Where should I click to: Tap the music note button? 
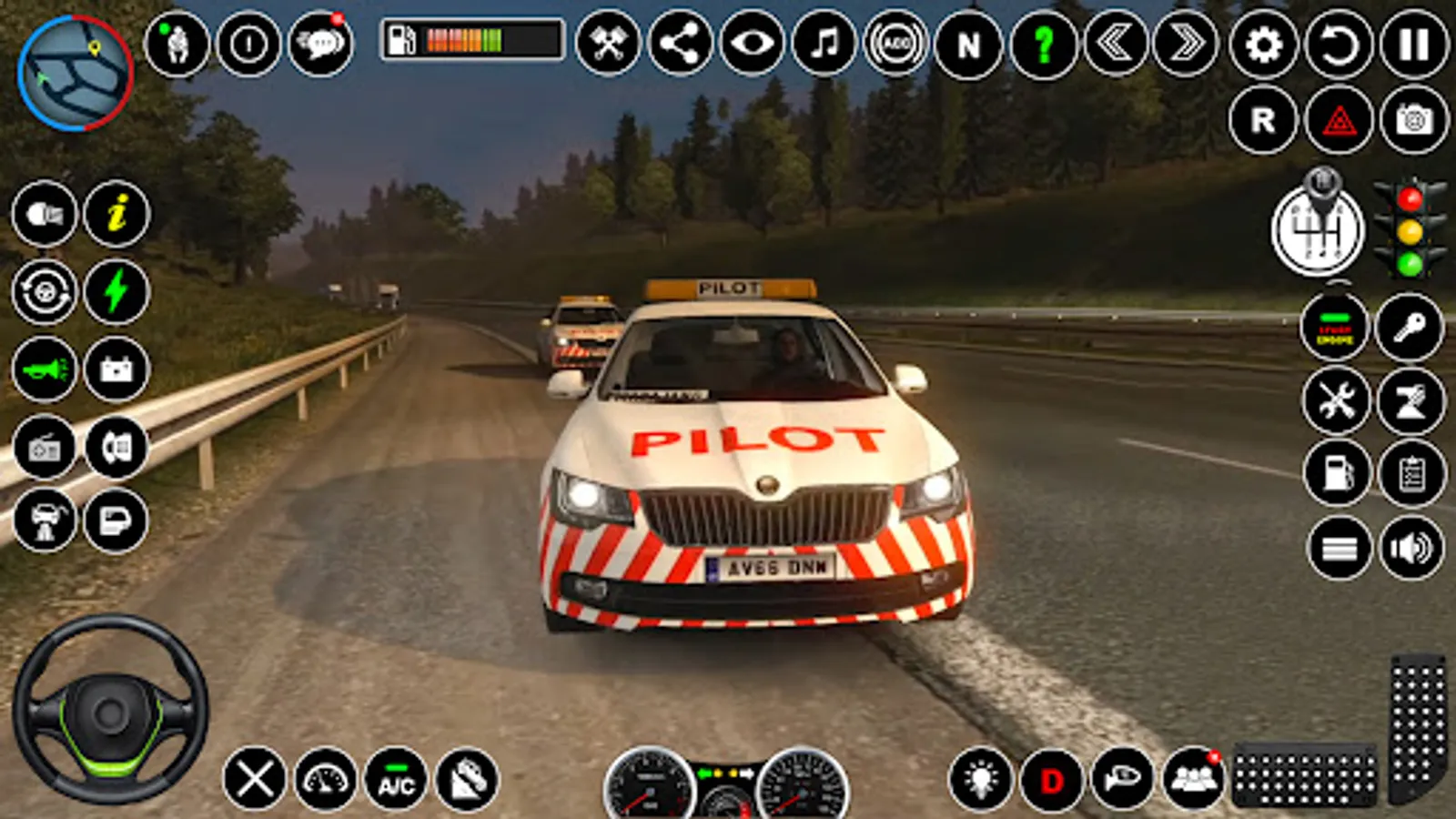click(824, 44)
